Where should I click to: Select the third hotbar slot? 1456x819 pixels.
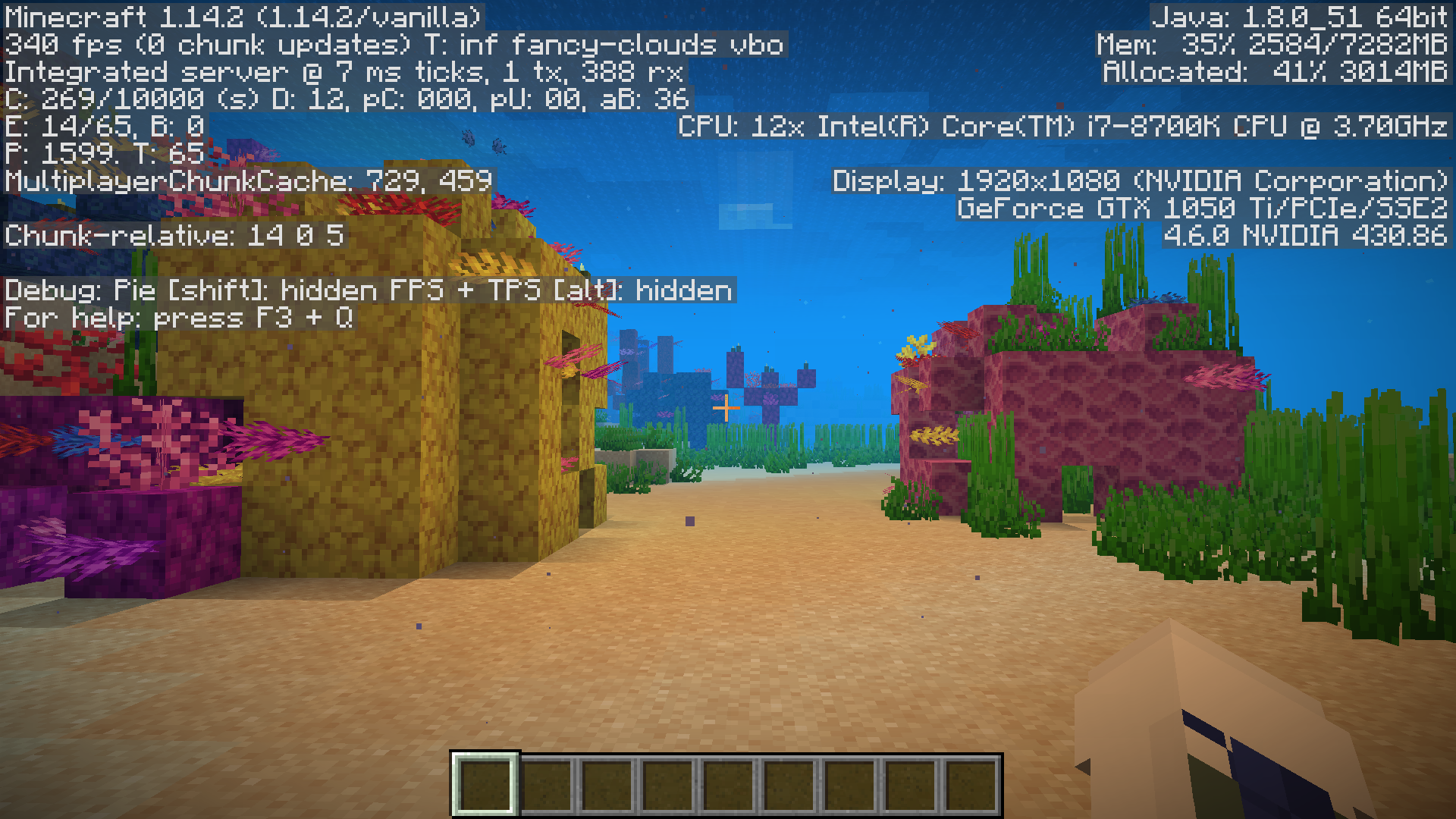coord(607,785)
